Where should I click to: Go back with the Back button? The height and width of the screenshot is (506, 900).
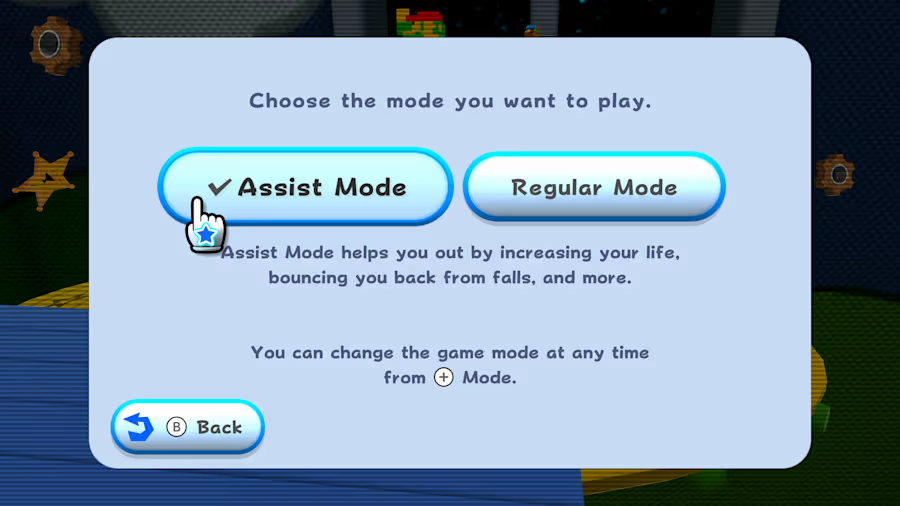(x=188, y=427)
